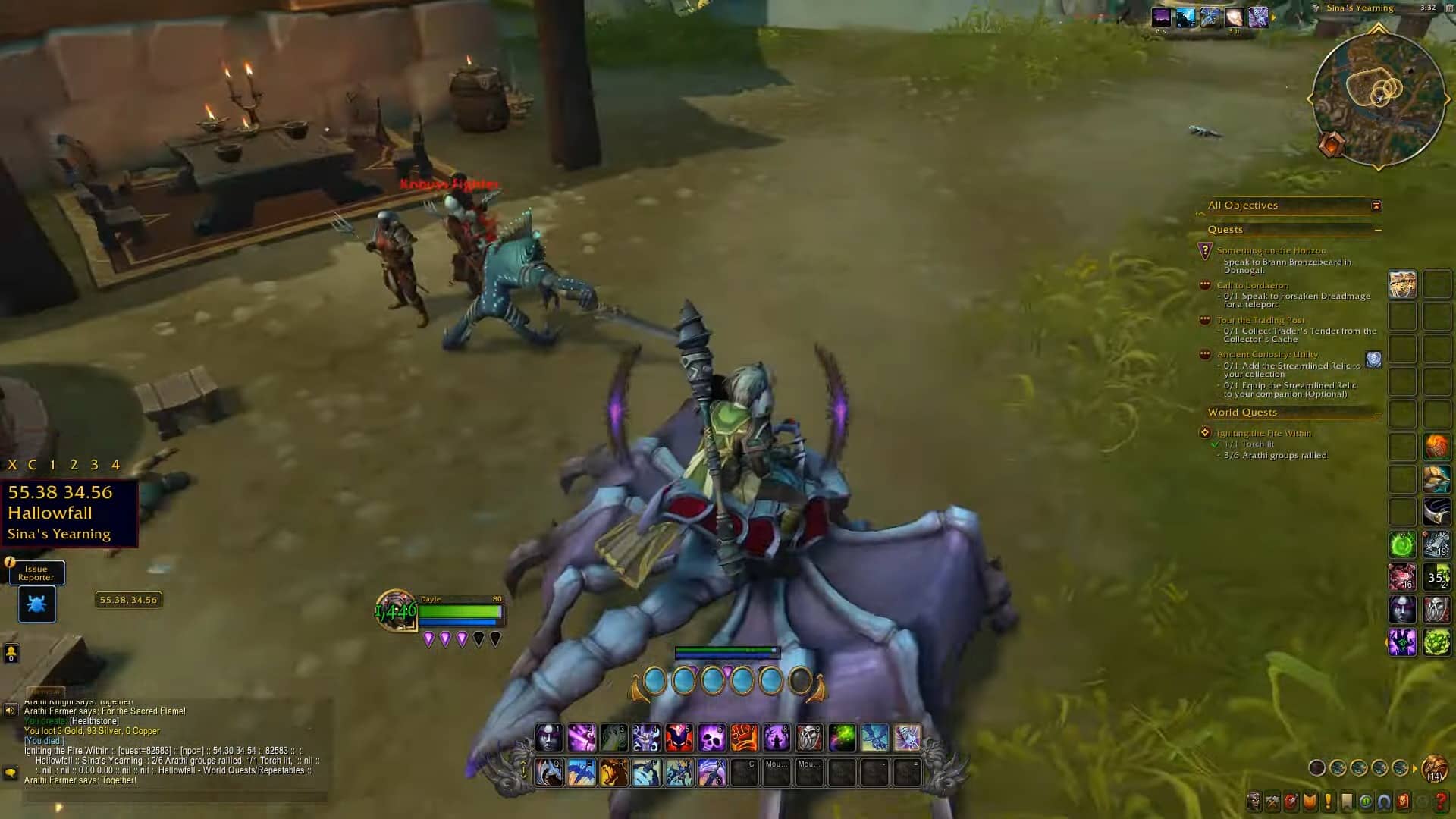Open the red skull dungeon journal icon
The height and width of the screenshot is (819, 1456).
(x=1402, y=801)
